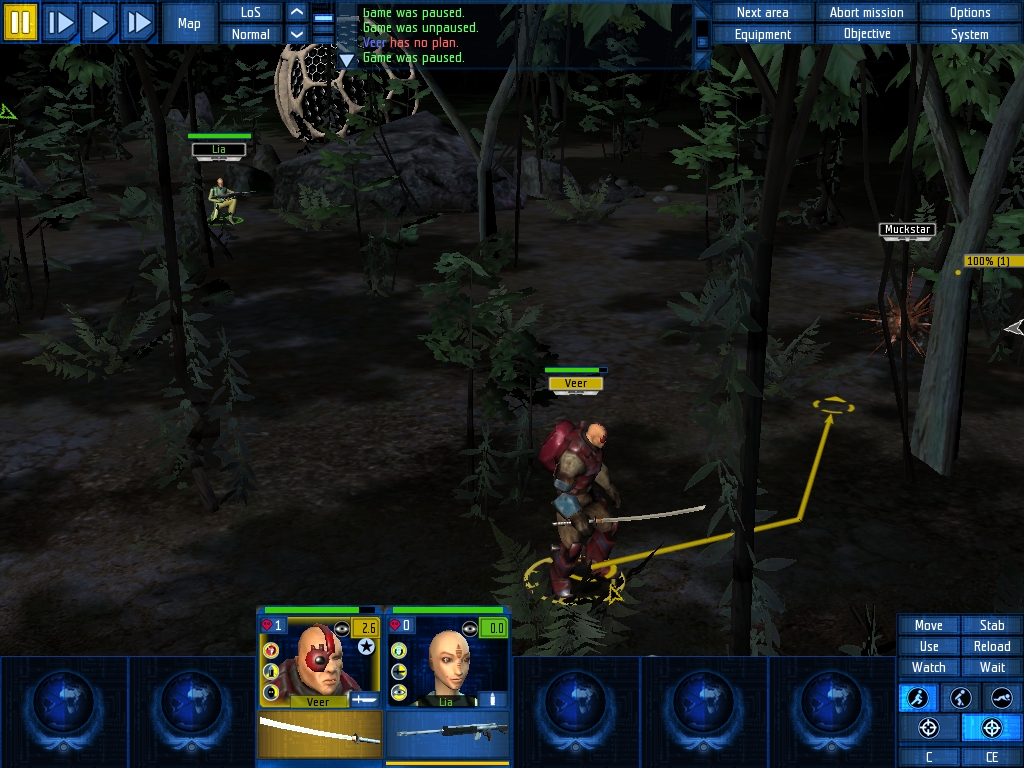Viewport: 1024px width, 768px height.
Task: Switch to the prone crawling stance icon
Action: [x=1002, y=698]
